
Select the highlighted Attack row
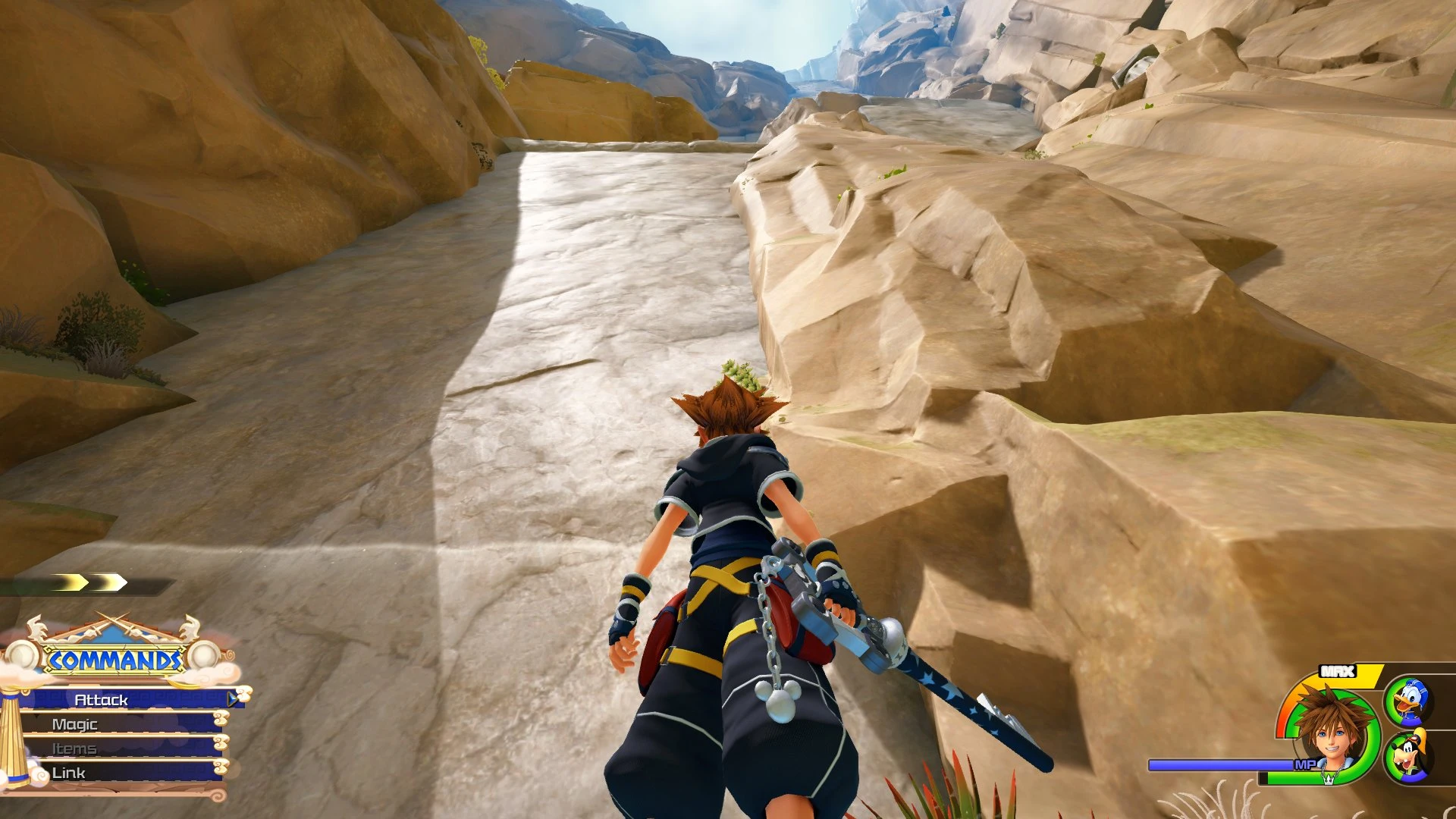pos(102,699)
